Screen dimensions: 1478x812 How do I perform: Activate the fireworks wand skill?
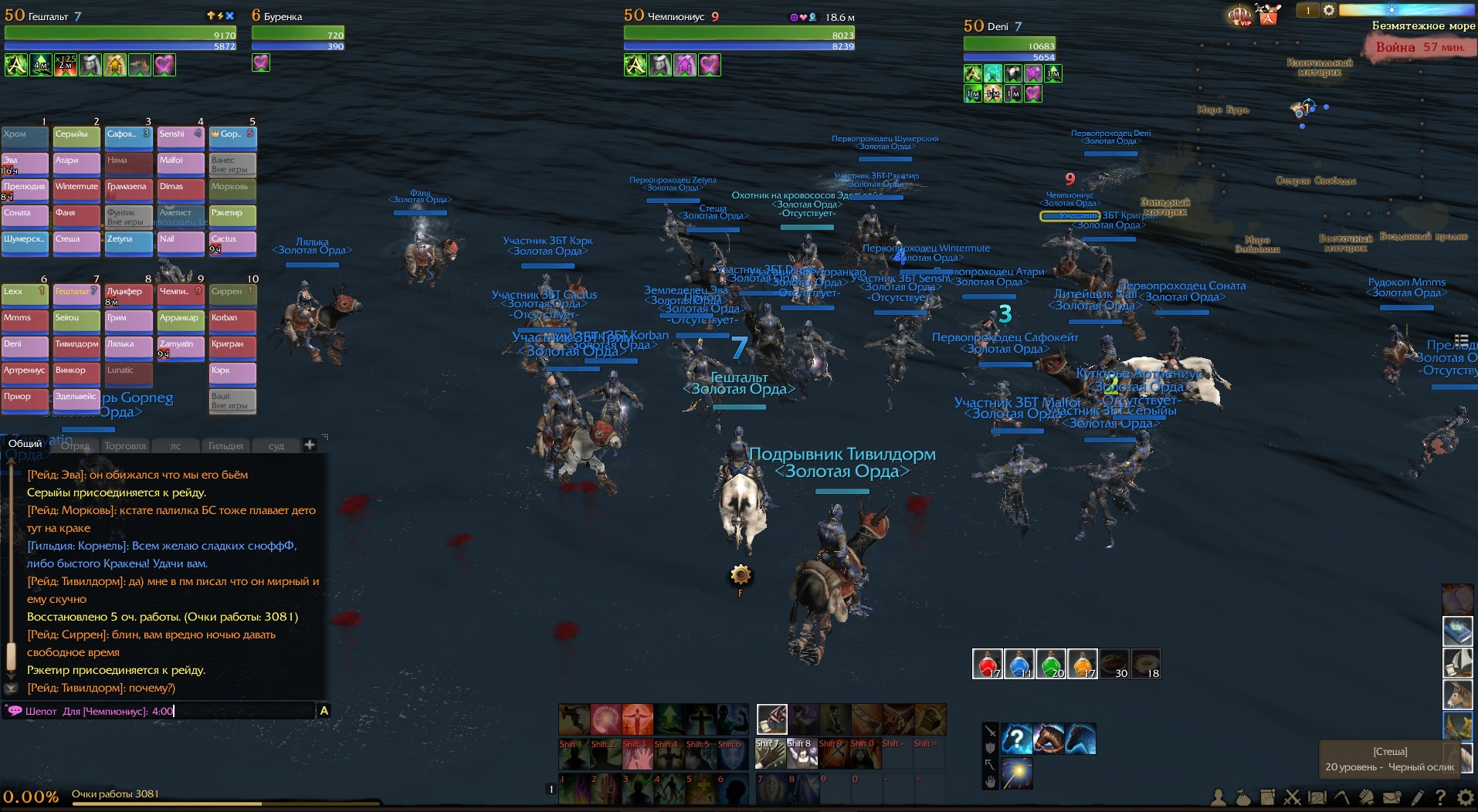[1017, 773]
